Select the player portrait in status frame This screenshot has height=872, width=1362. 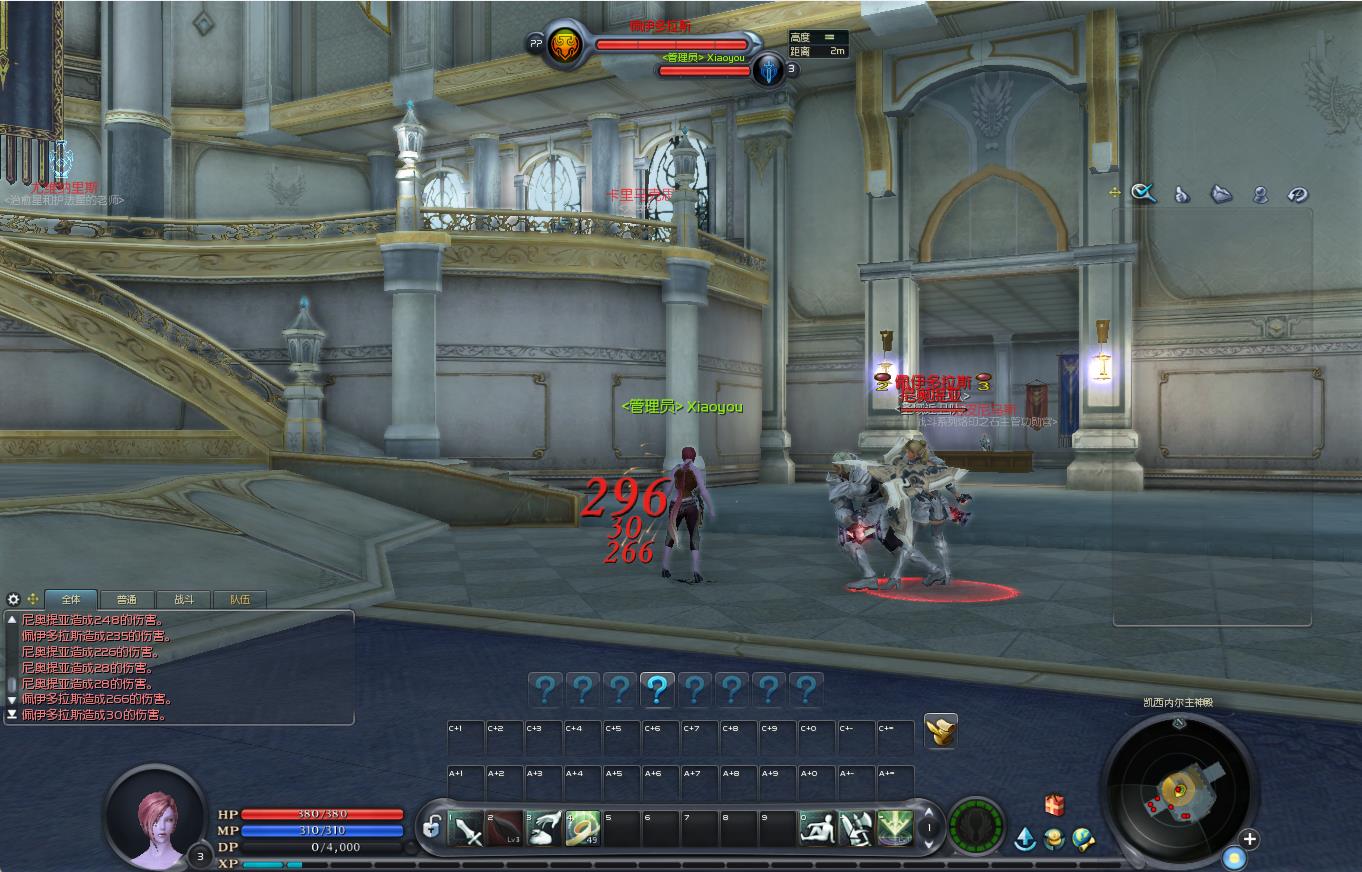tap(156, 816)
